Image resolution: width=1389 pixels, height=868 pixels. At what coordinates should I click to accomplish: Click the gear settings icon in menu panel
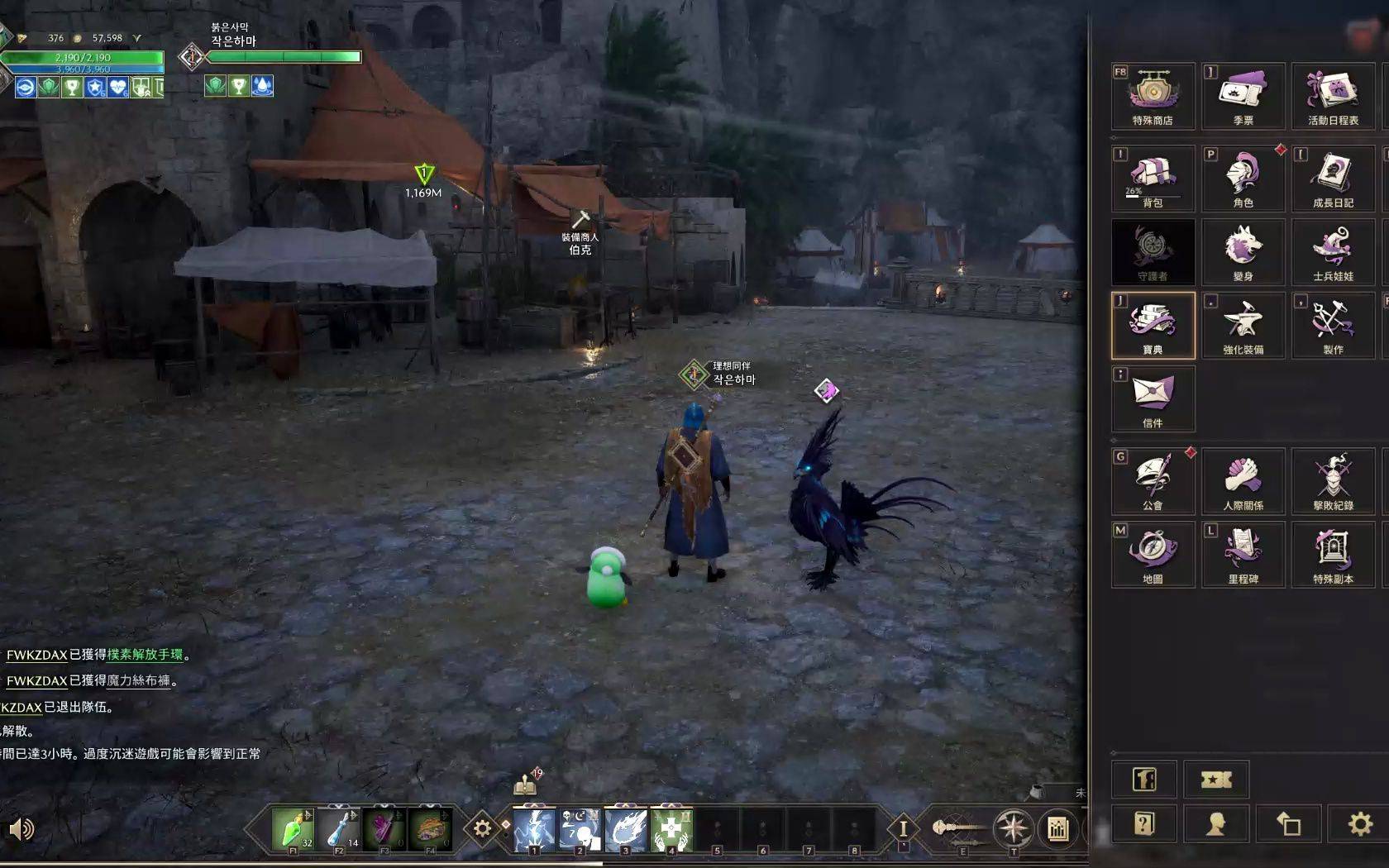coord(1360,823)
